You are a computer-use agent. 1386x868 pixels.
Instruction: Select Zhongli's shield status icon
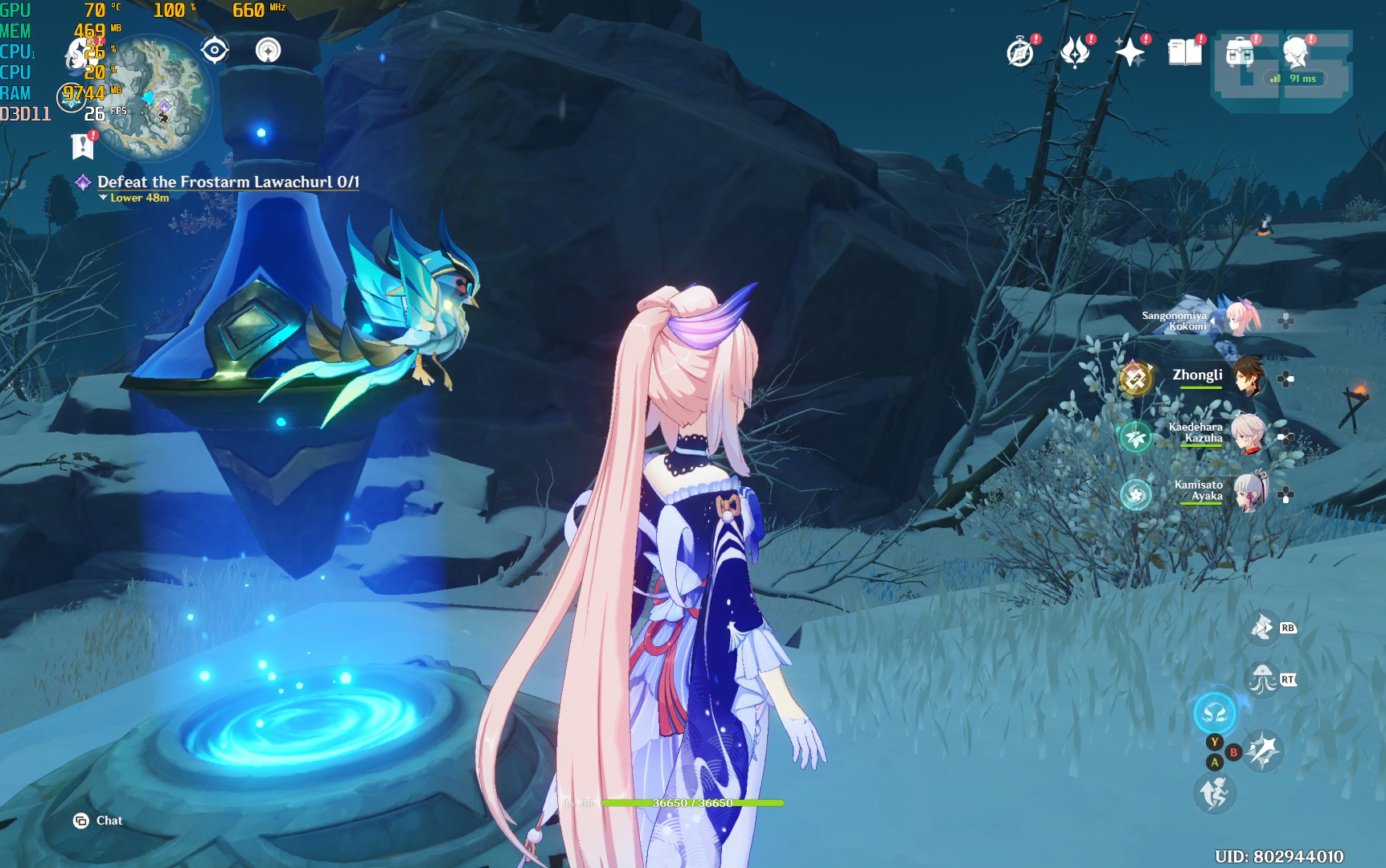pos(1137,377)
